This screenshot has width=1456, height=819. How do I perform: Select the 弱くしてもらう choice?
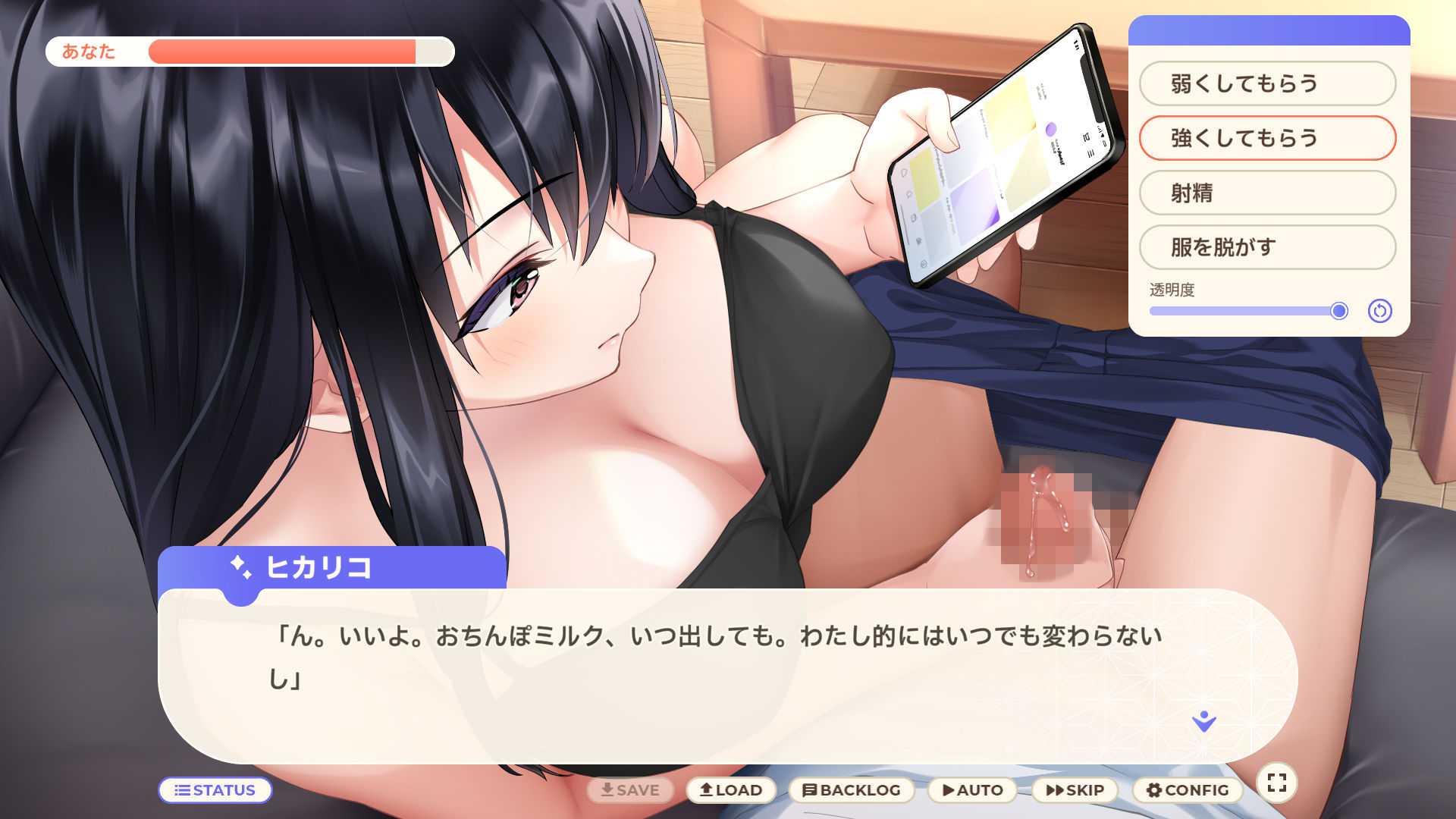click(x=1266, y=83)
